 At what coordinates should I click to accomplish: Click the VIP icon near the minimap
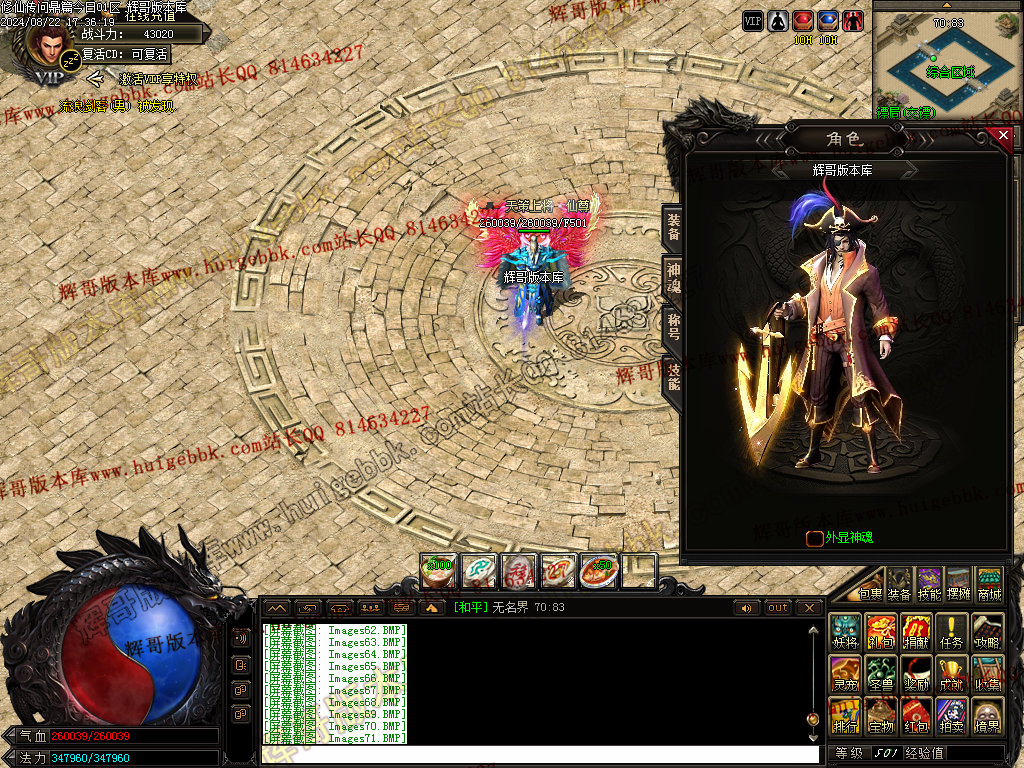click(x=752, y=20)
